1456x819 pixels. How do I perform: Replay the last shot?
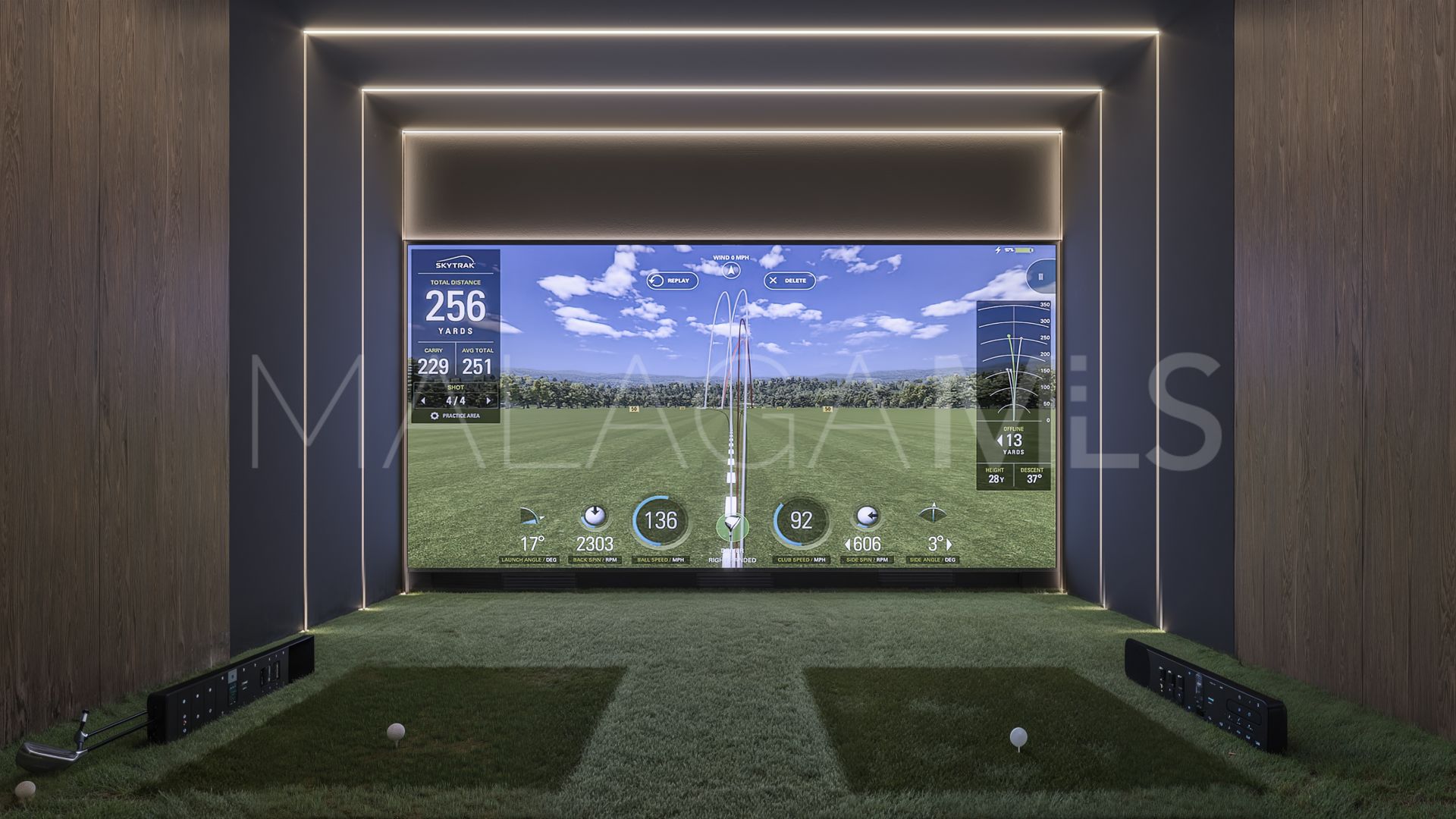pos(671,281)
